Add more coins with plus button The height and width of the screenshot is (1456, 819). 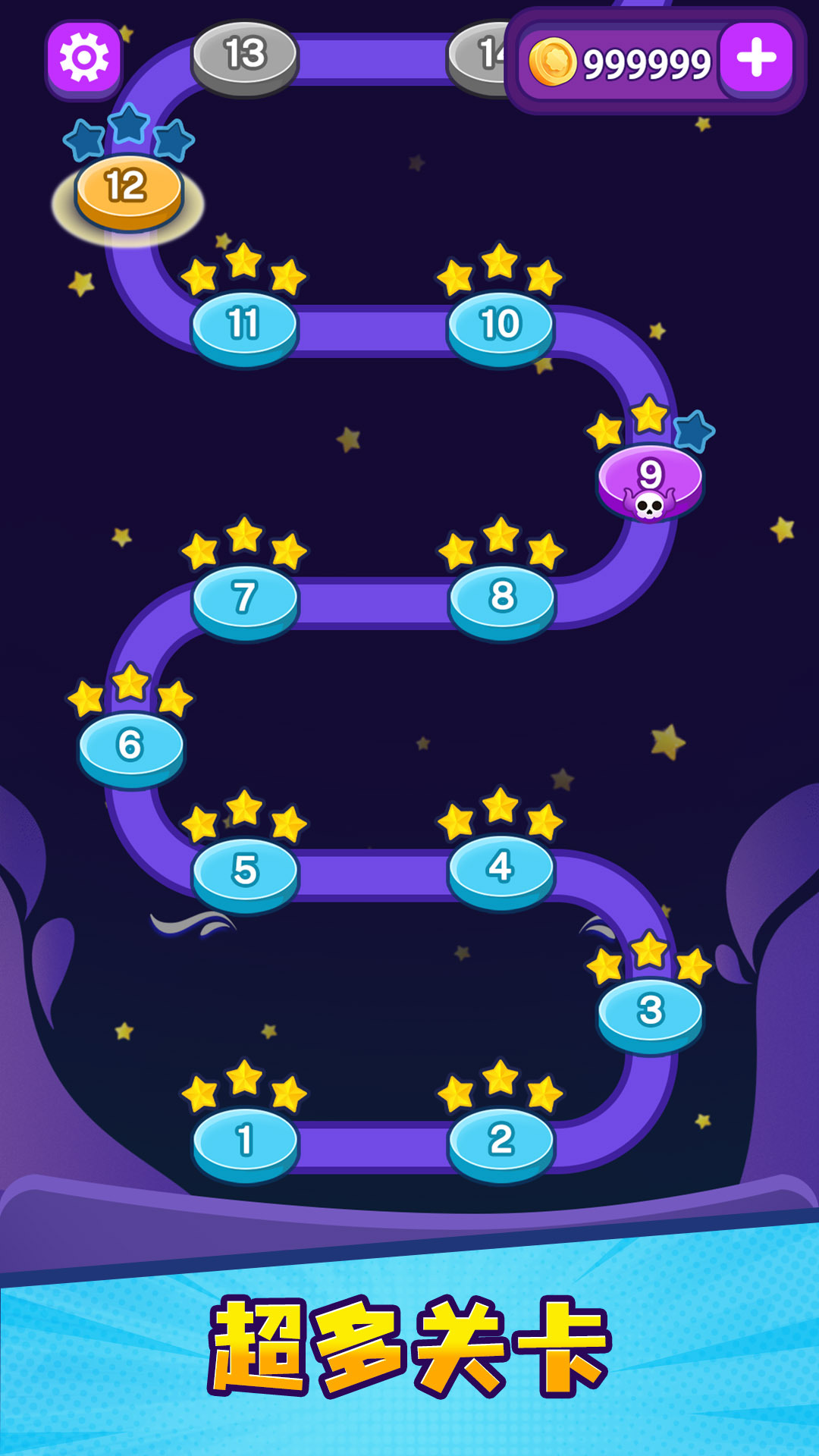click(756, 58)
